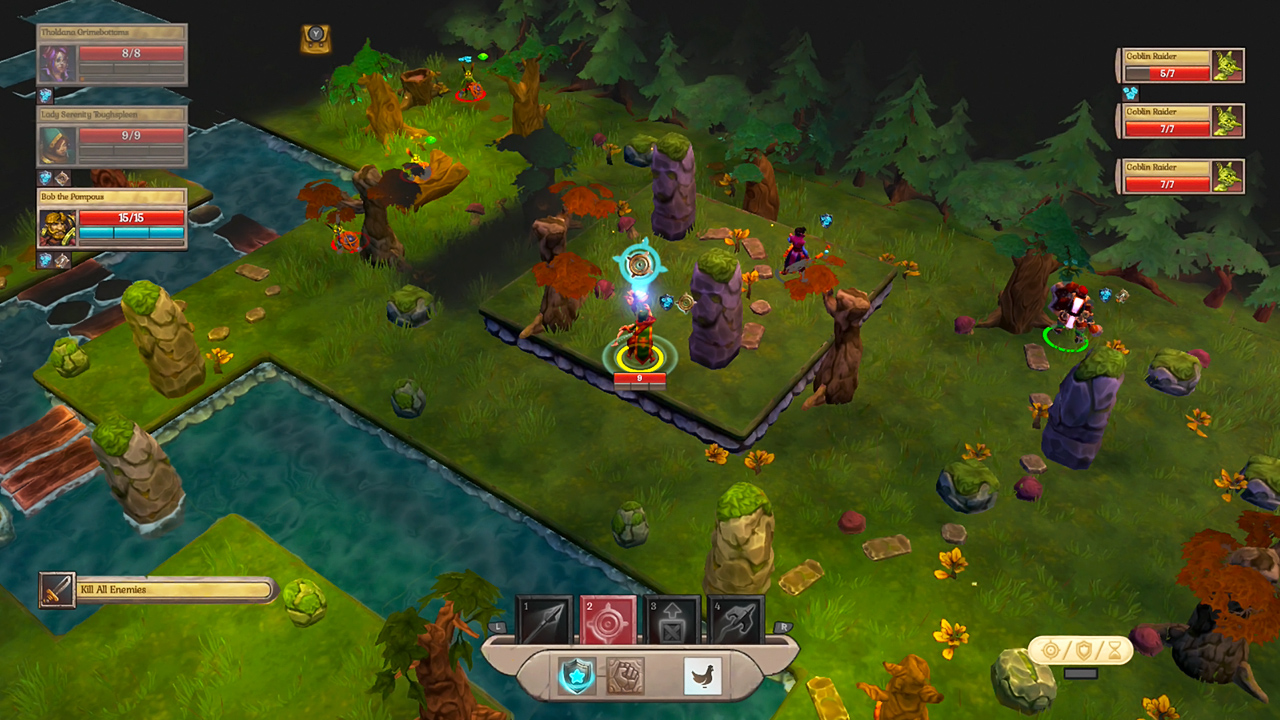Screen dimensions: 1280x720
Task: Open the L tab on the ability bar
Action: (497, 627)
